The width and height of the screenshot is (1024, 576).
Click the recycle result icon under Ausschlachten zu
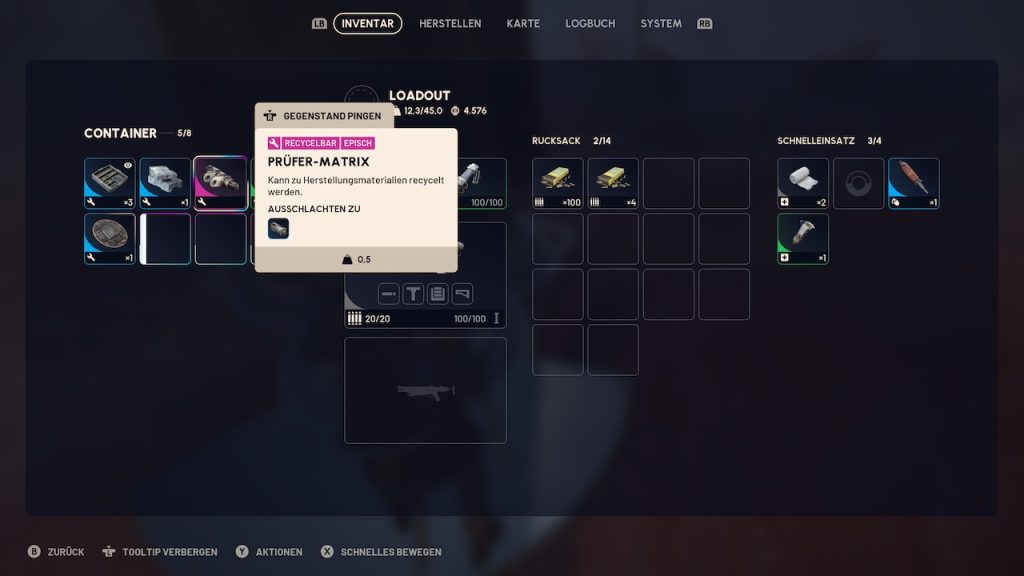point(278,228)
